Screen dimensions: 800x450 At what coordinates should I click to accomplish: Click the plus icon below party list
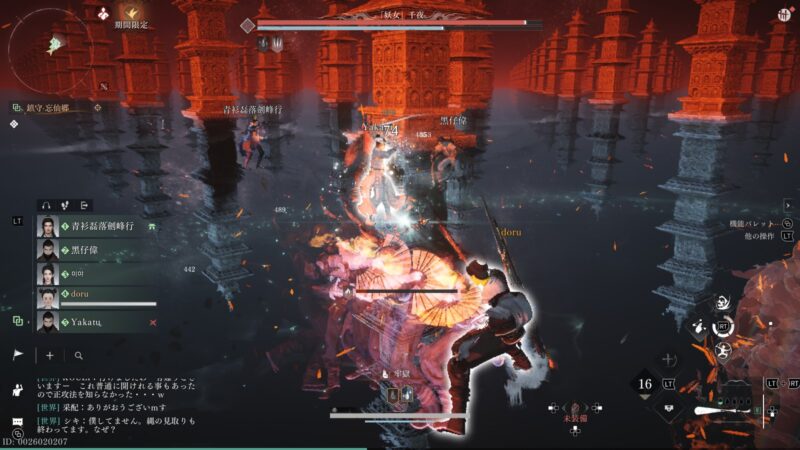[50, 355]
